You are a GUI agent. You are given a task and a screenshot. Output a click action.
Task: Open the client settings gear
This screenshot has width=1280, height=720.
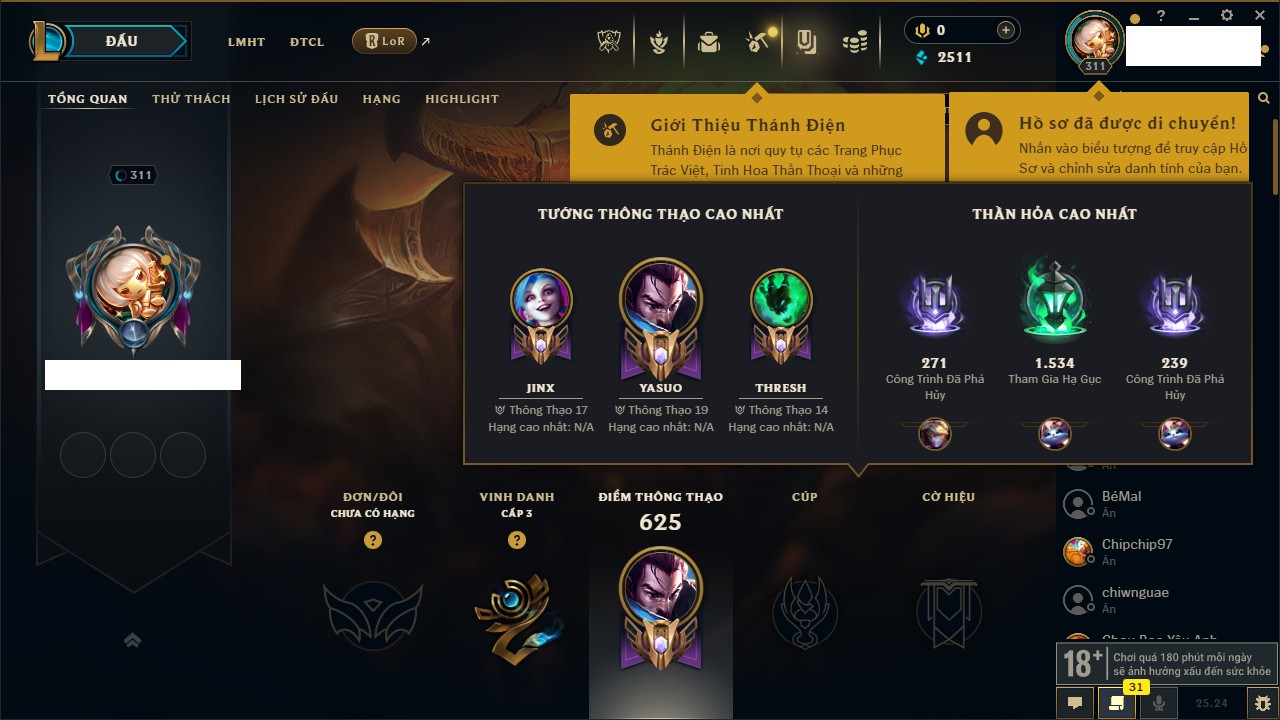[x=1227, y=16]
